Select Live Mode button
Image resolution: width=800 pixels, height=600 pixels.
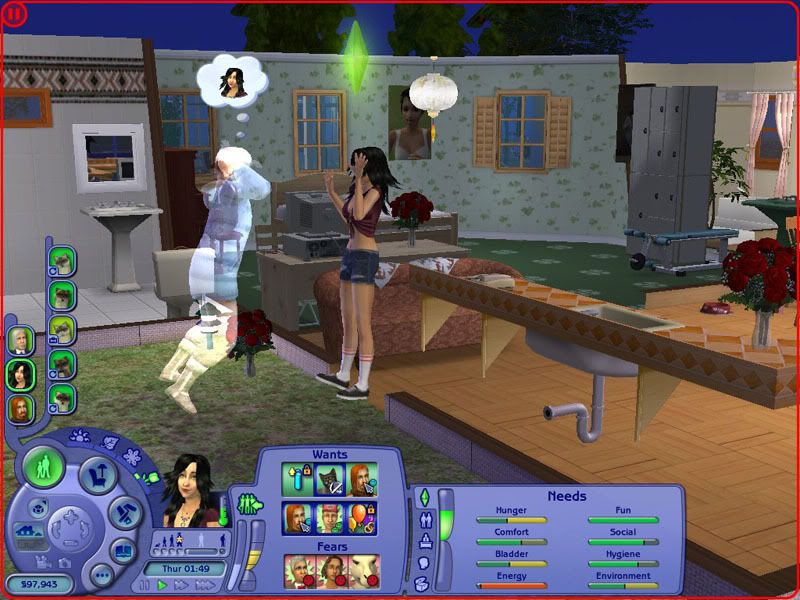coord(43,467)
